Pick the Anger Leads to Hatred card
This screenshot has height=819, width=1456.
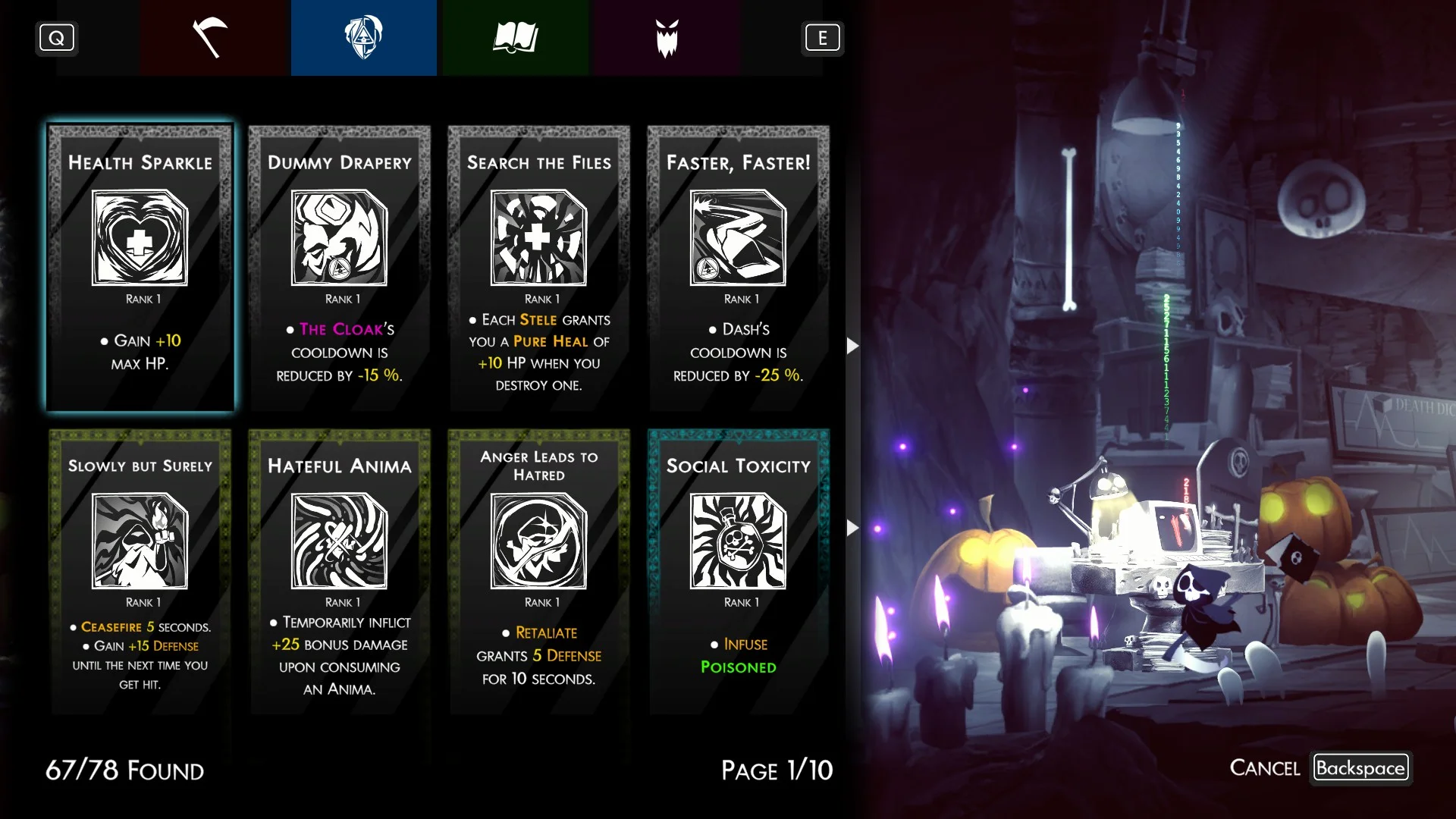click(x=538, y=571)
